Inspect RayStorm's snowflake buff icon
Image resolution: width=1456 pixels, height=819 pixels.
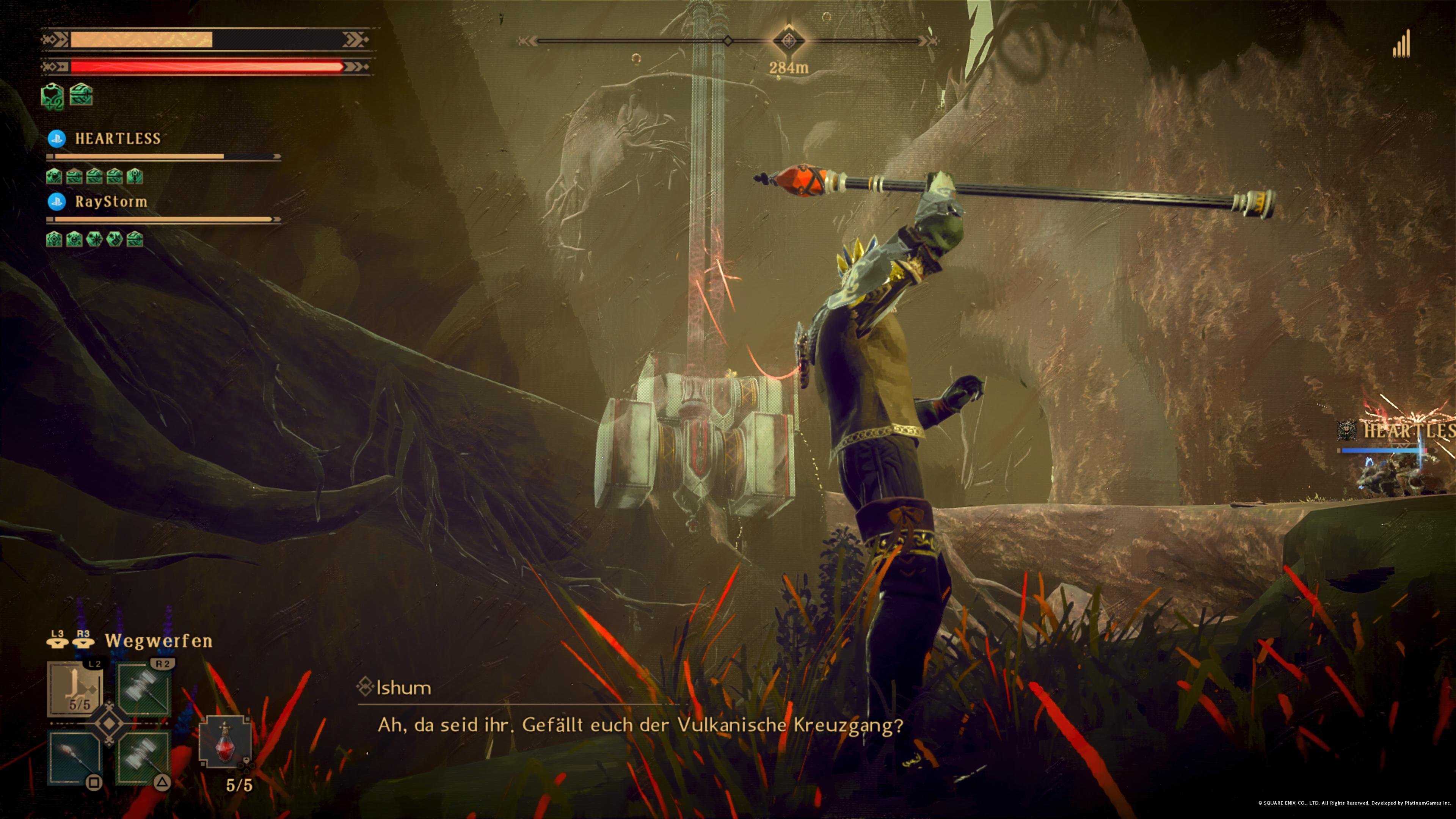(94, 239)
